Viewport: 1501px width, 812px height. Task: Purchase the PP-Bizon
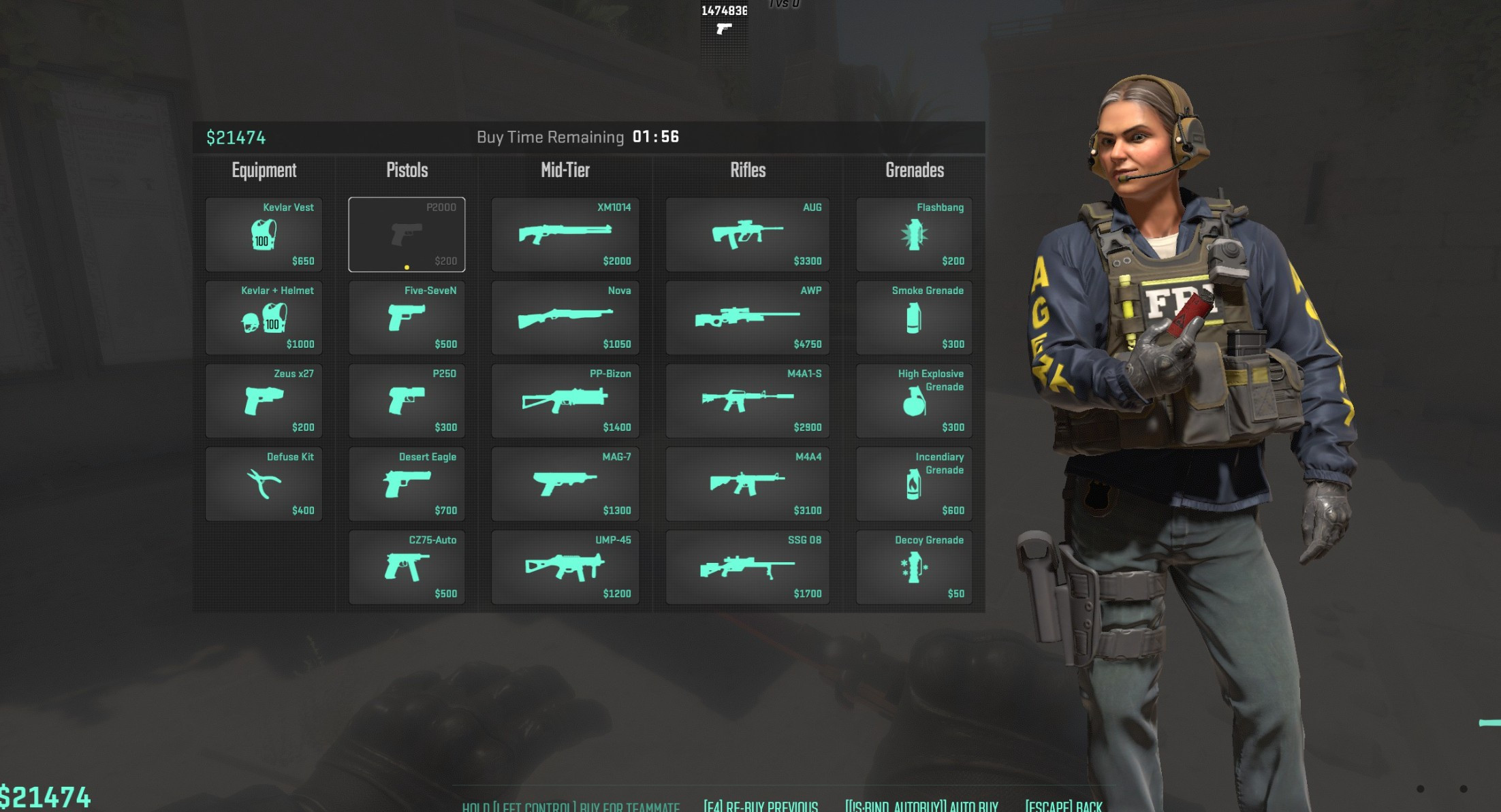pyautogui.click(x=565, y=401)
